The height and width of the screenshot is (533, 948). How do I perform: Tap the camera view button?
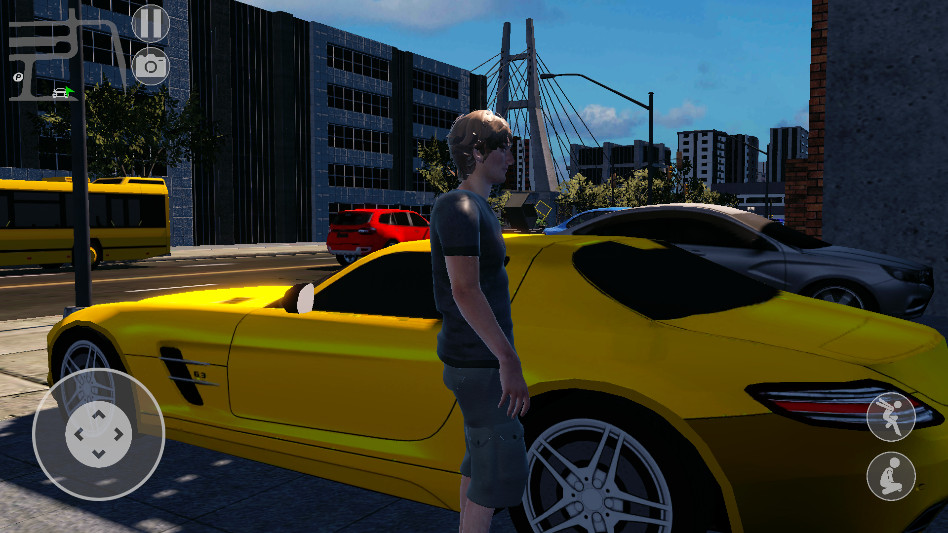150,66
